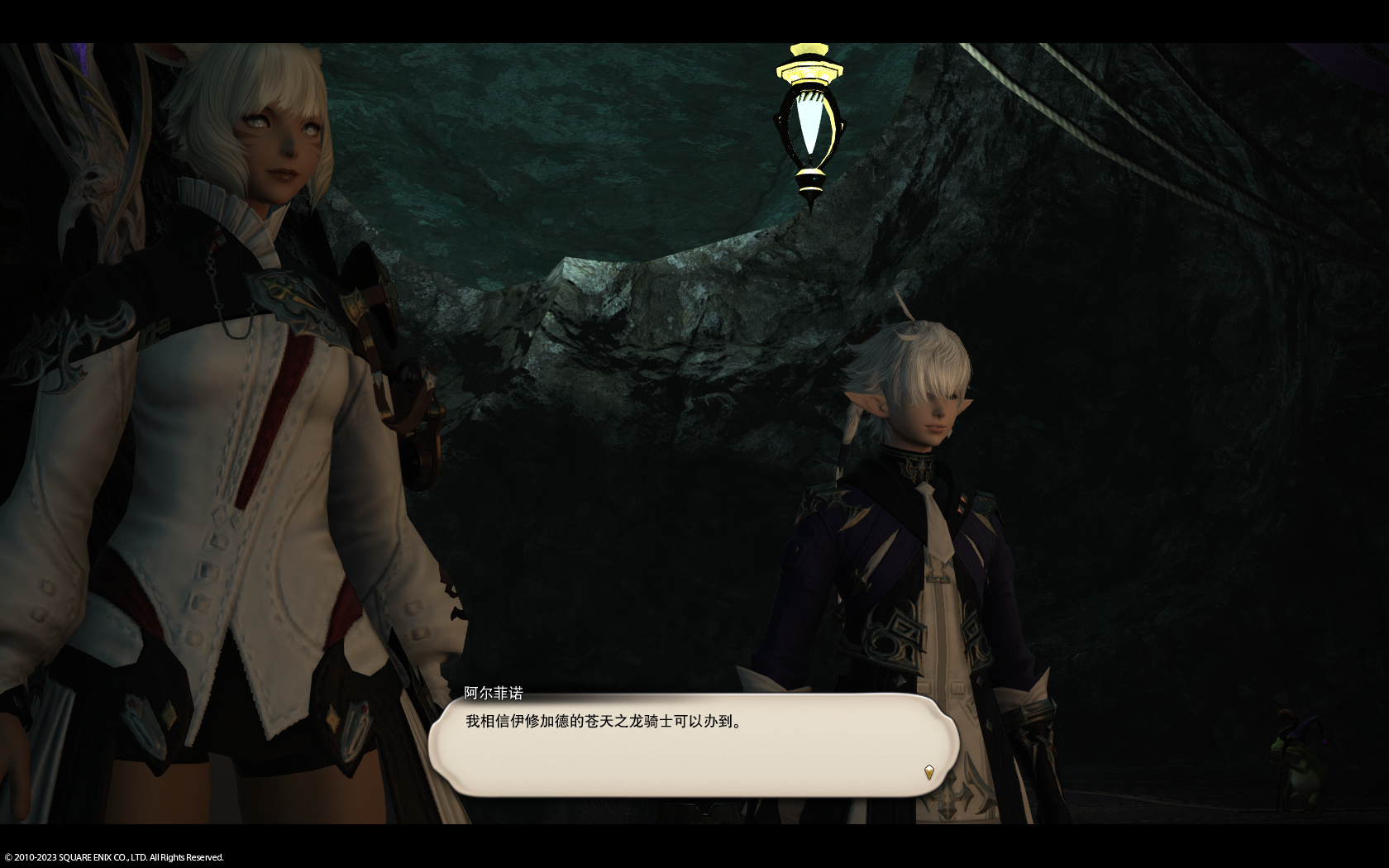The image size is (1389, 868).
Task: Continue Alphinaud's dialogue box
Action: click(x=693, y=745)
